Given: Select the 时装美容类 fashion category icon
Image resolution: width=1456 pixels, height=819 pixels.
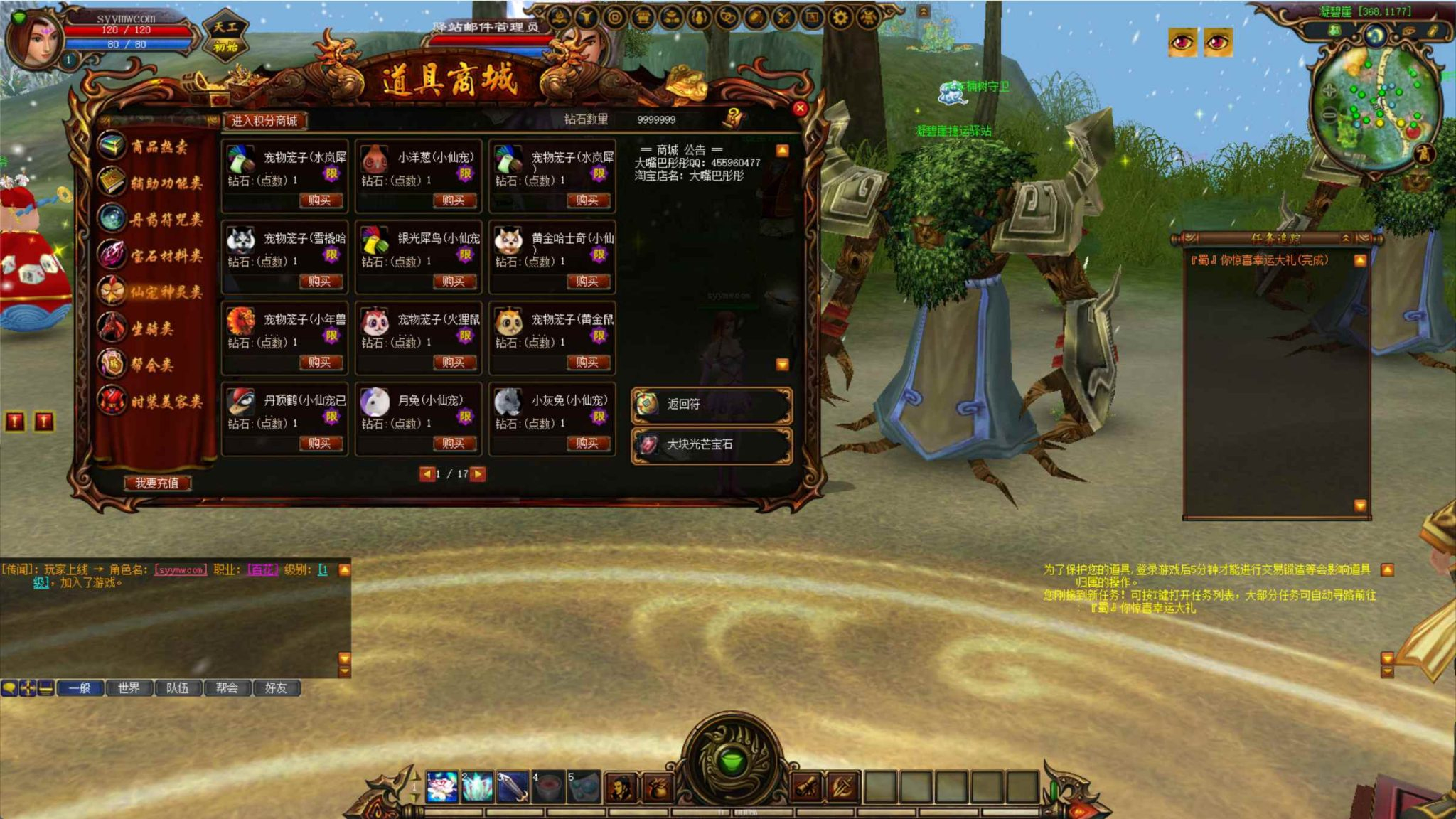Looking at the screenshot, I should coord(112,400).
